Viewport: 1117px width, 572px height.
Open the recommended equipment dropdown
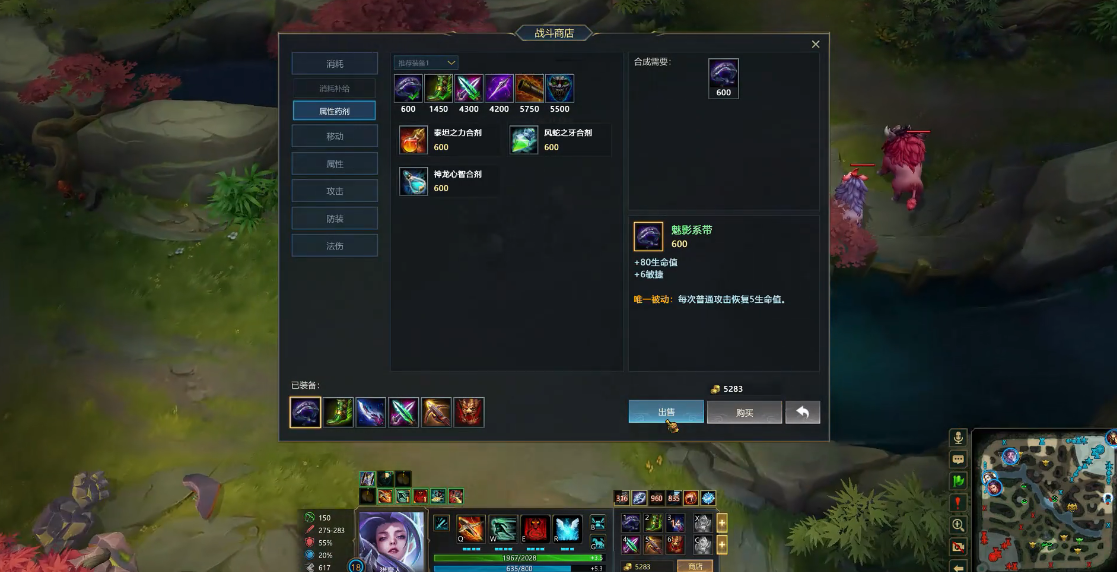426,63
